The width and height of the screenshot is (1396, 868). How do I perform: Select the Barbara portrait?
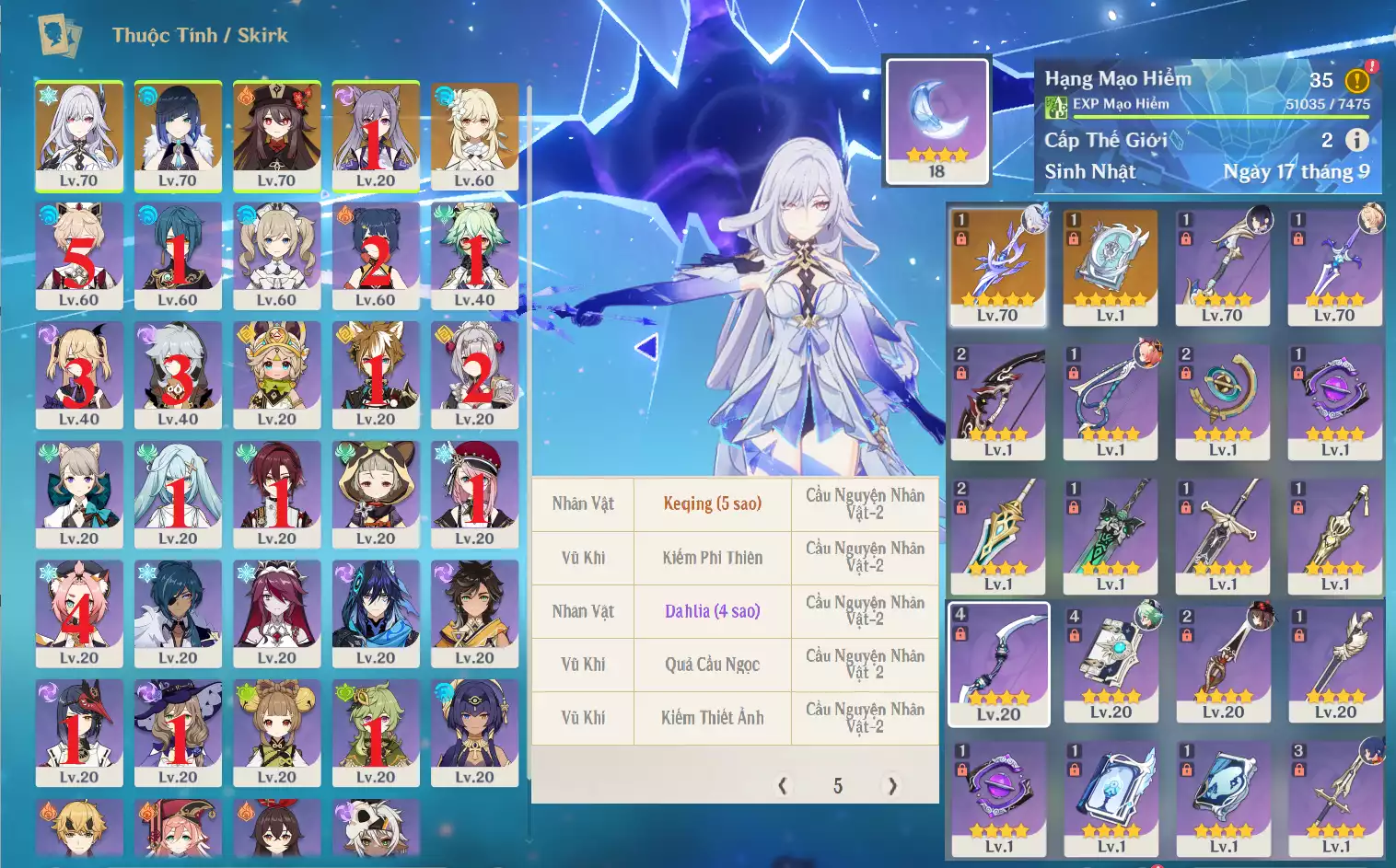coord(276,255)
